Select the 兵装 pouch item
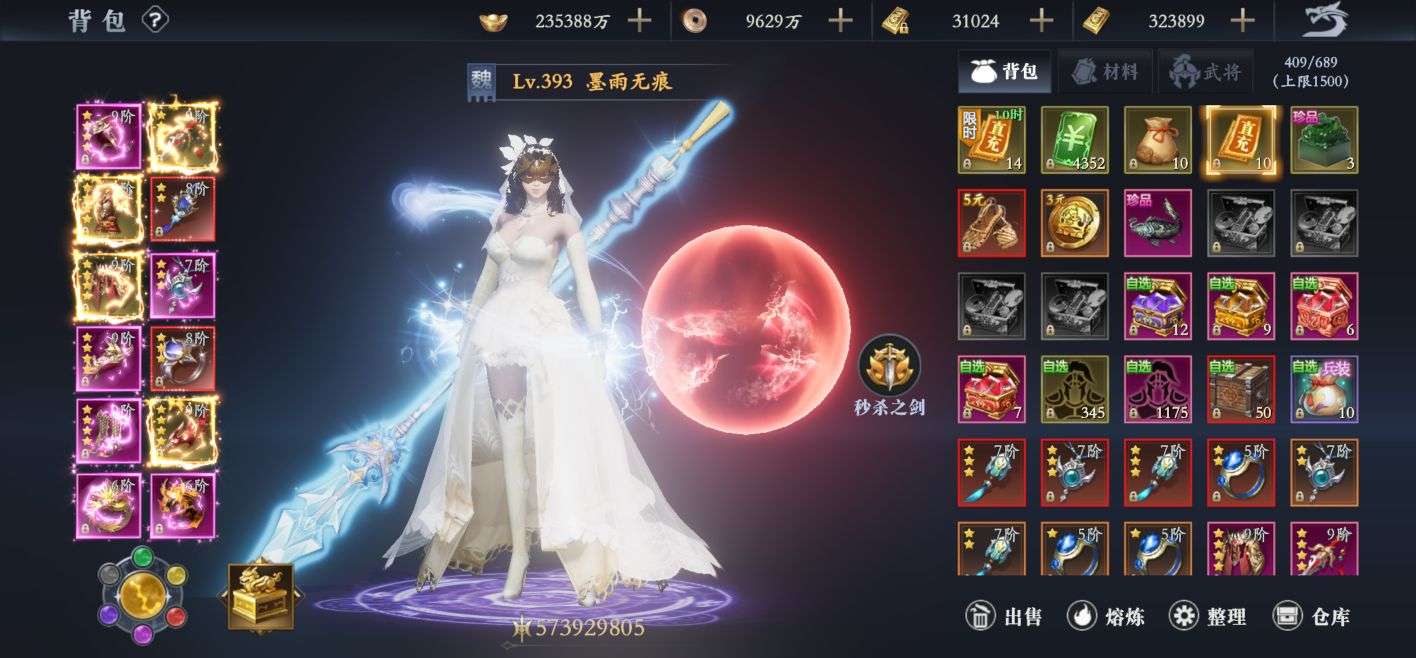The width and height of the screenshot is (1416, 658). pos(1324,389)
